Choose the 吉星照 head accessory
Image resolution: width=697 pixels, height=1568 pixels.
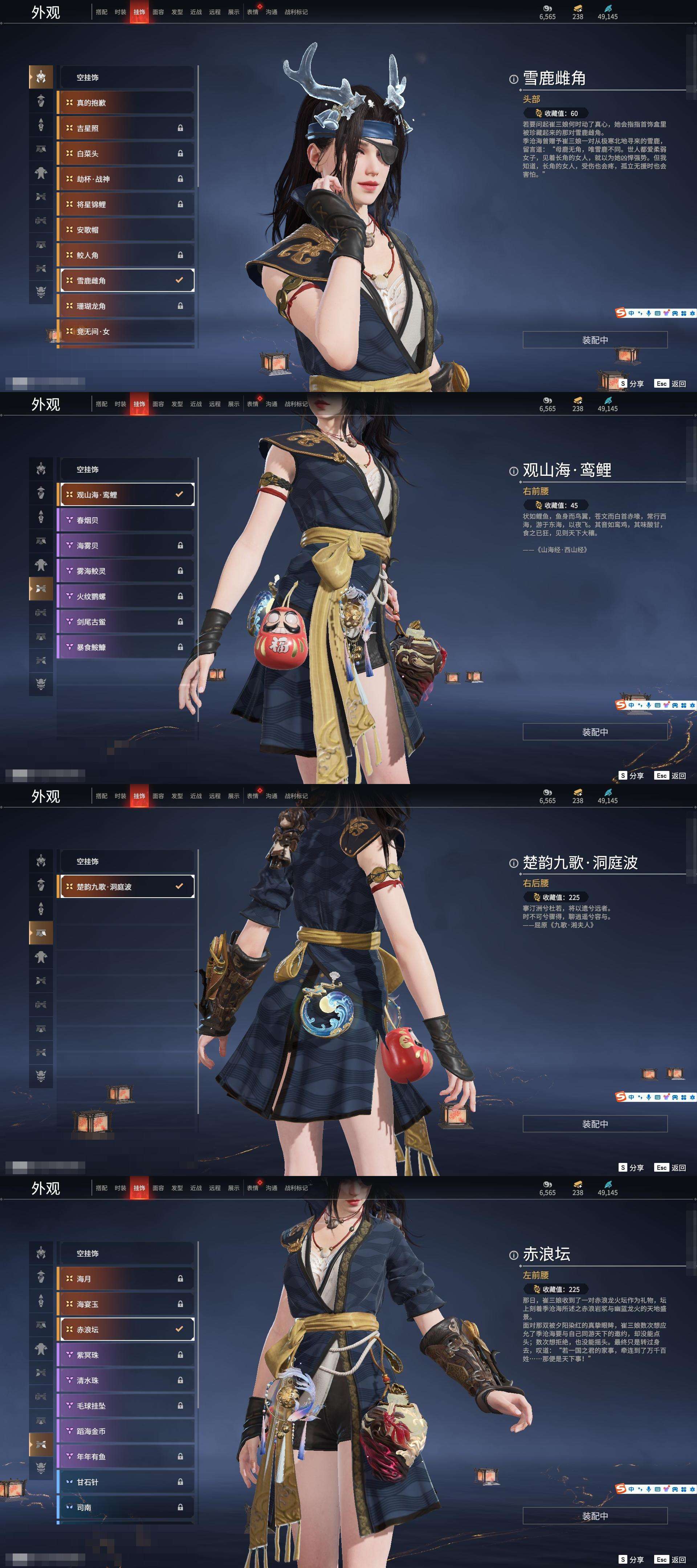pos(125,128)
